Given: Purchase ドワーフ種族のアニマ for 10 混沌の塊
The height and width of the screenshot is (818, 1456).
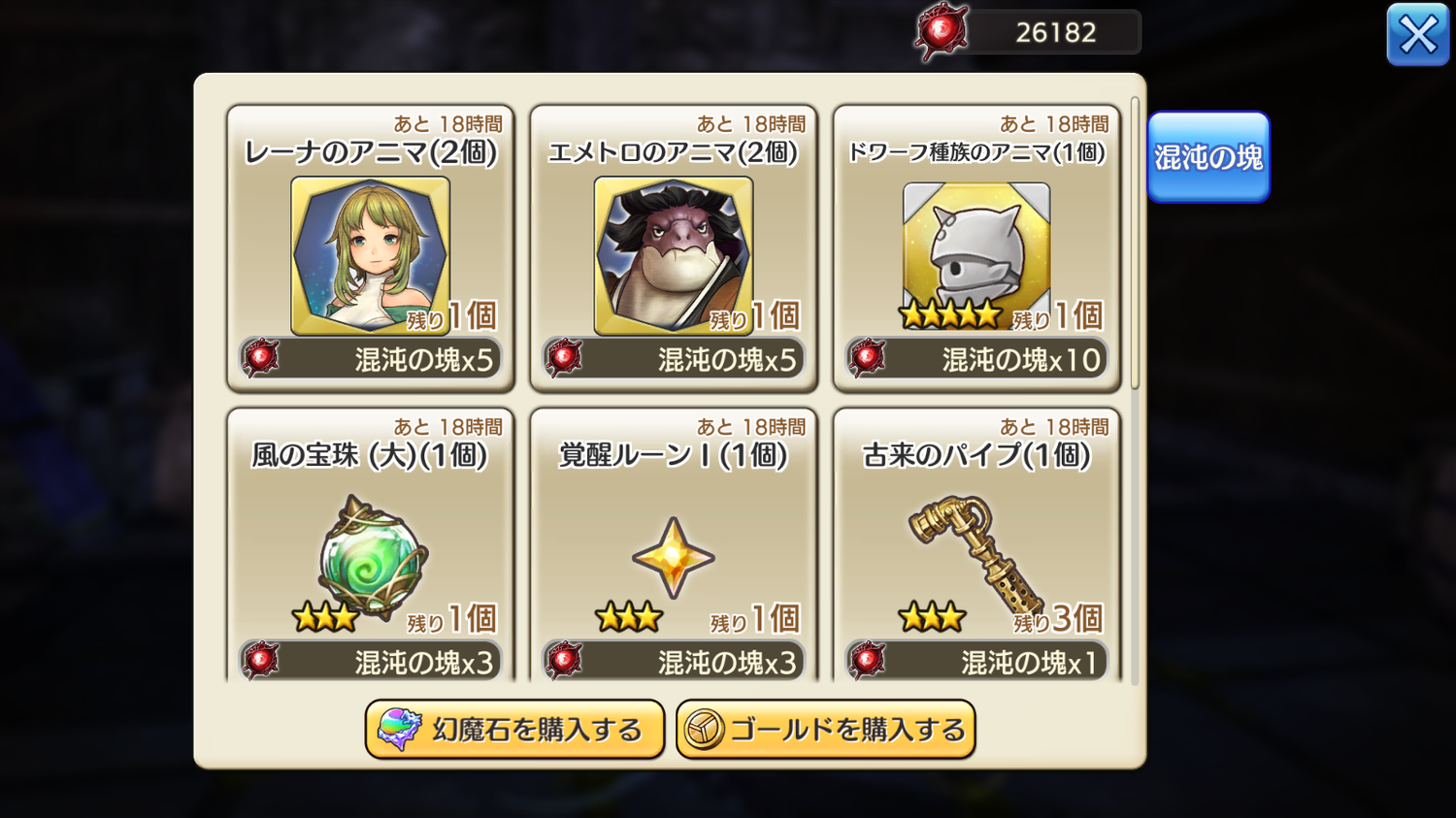Looking at the screenshot, I should point(976,359).
